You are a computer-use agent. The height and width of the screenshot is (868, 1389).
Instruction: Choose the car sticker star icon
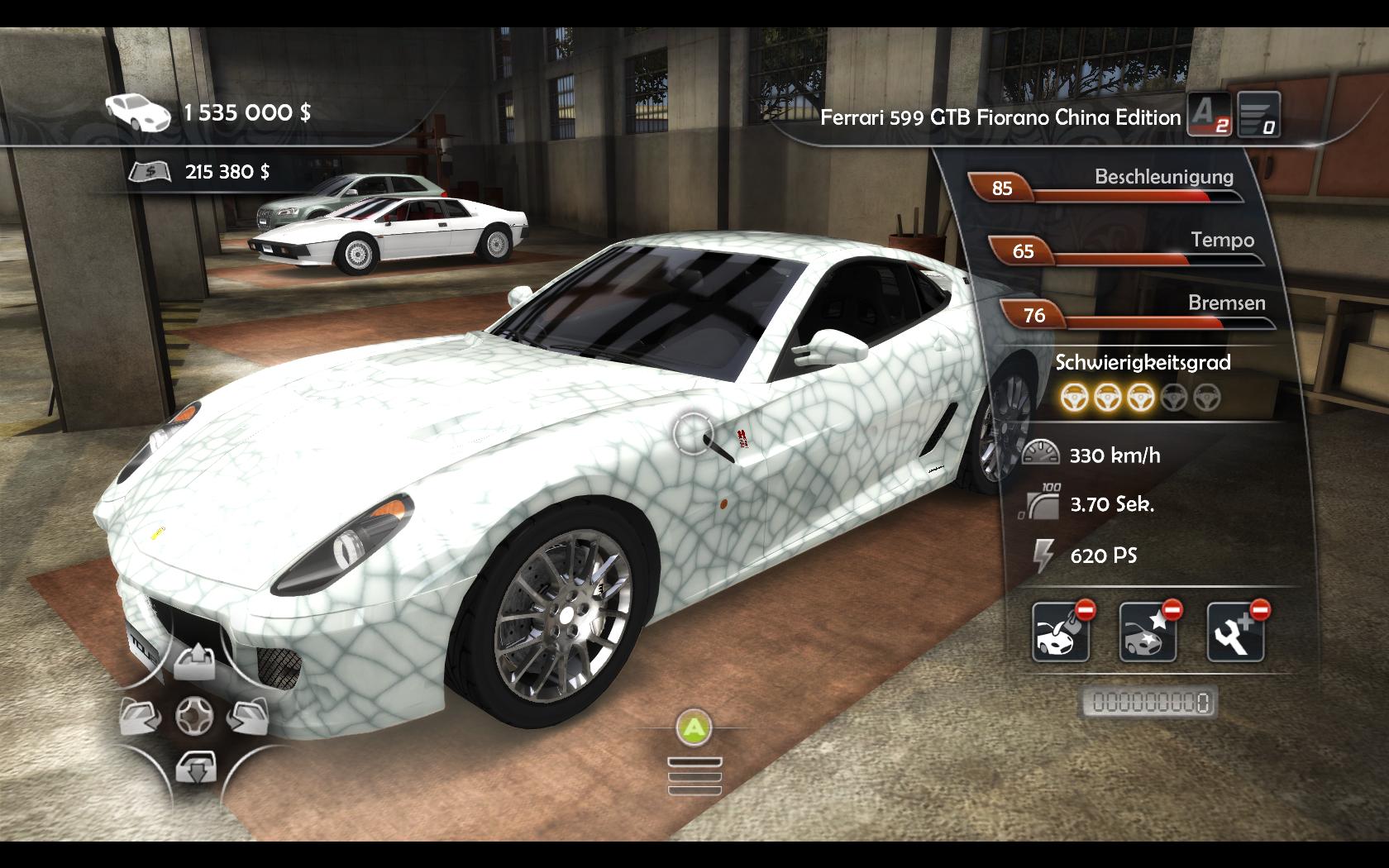[x=1148, y=633]
